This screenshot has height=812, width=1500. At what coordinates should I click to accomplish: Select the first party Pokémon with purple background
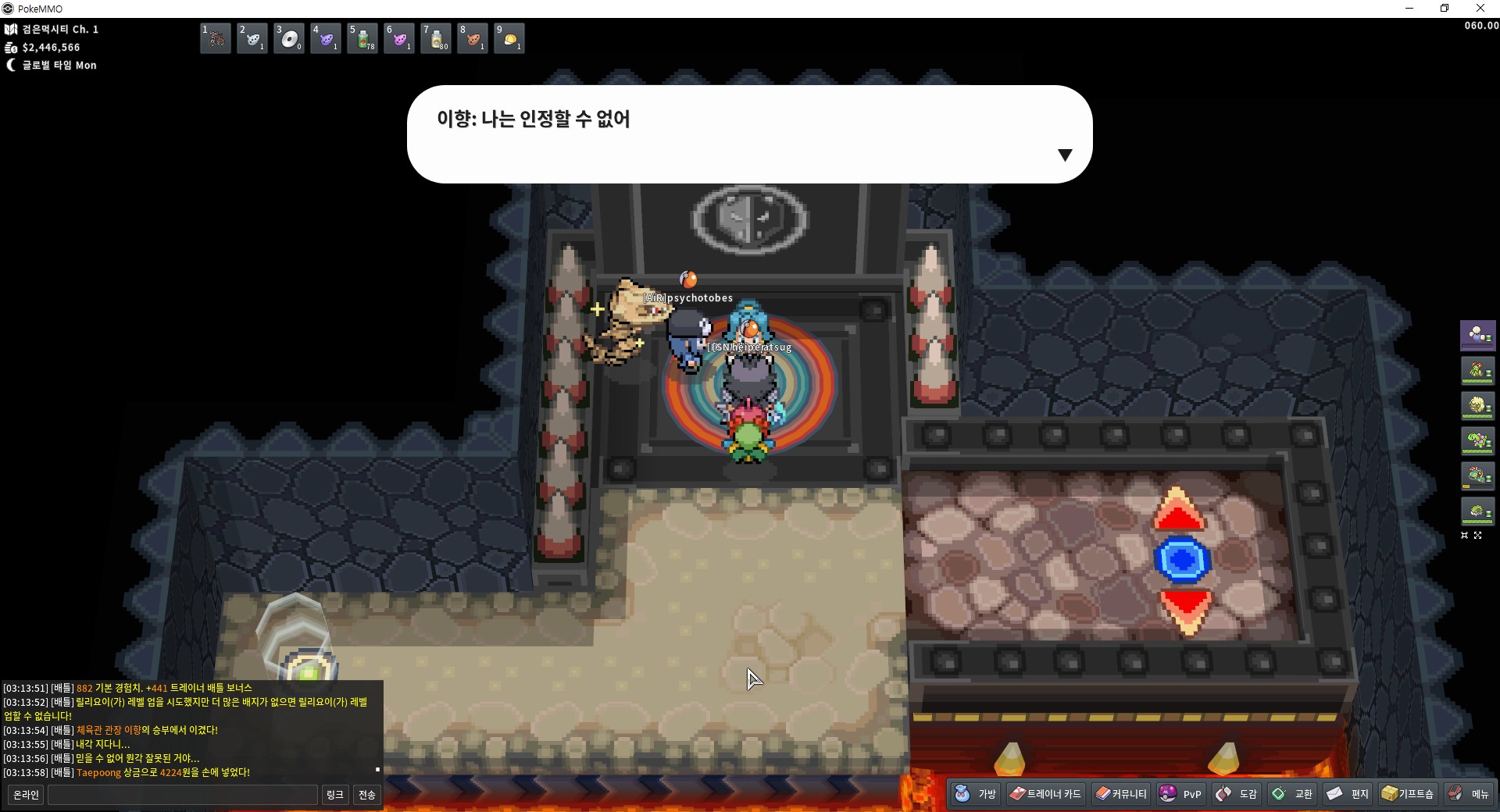coord(1477,335)
